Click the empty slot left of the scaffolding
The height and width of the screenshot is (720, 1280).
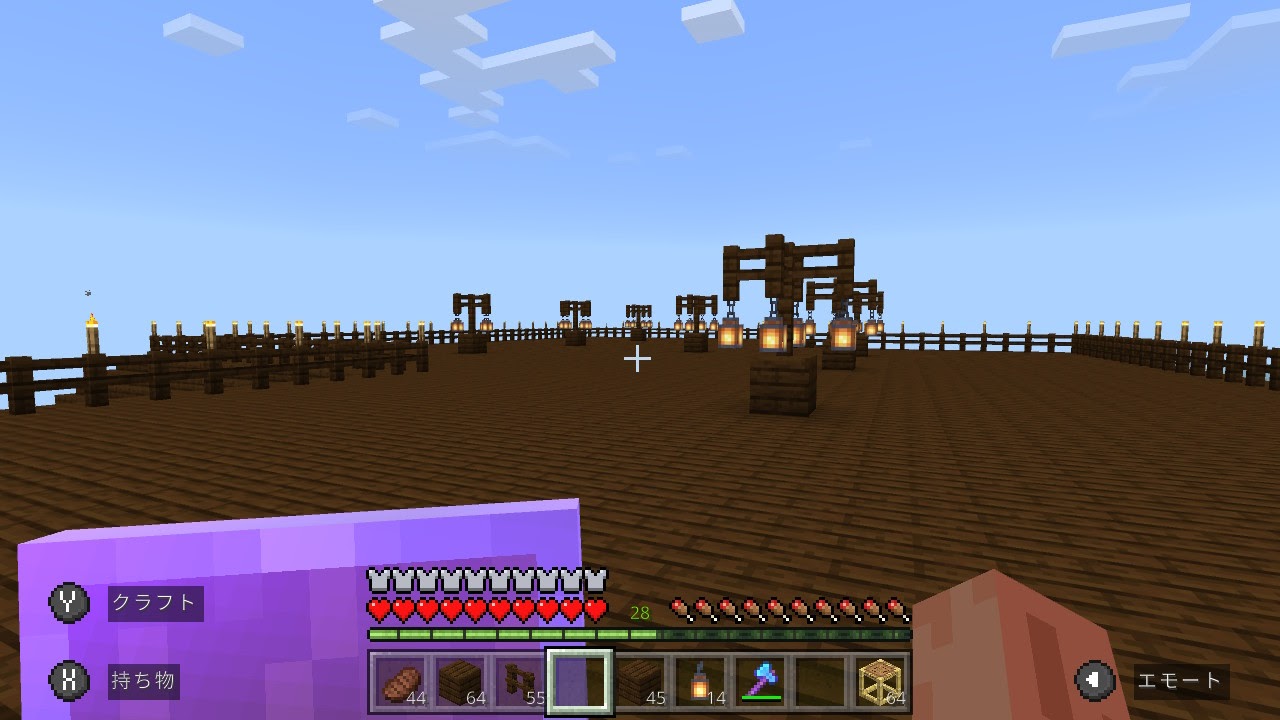pyautogui.click(x=820, y=680)
